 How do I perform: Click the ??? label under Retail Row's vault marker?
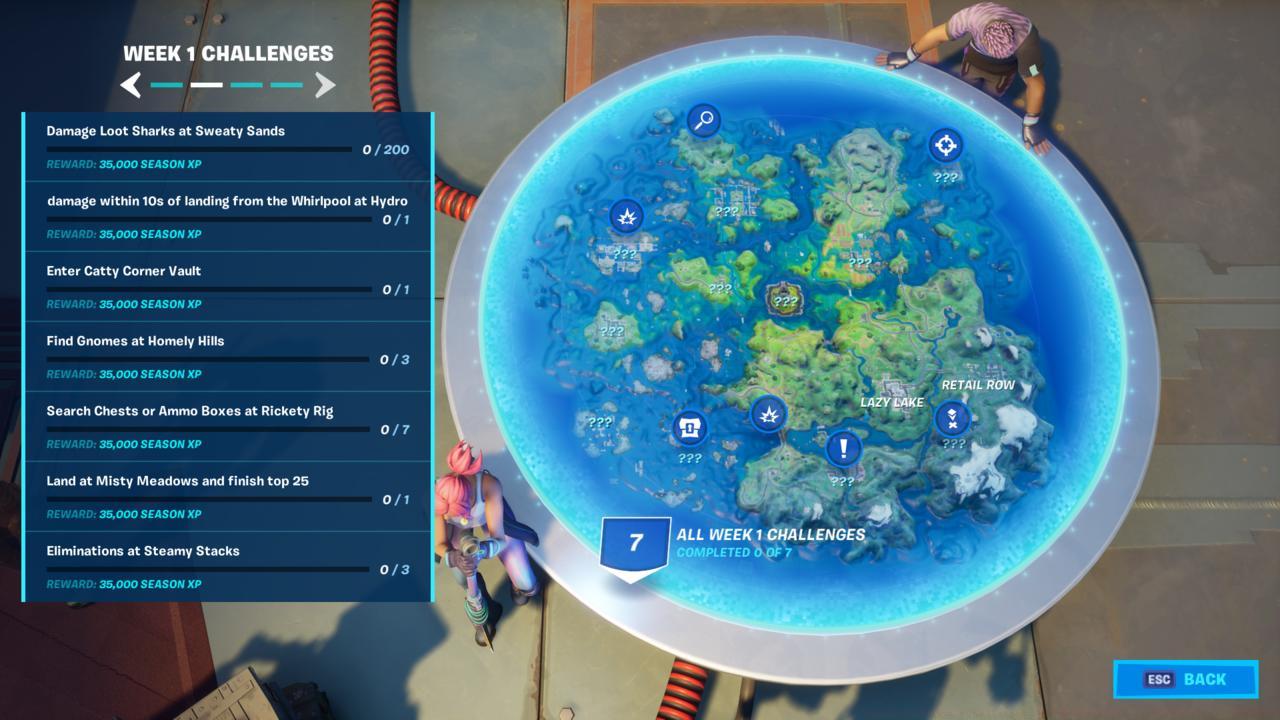(x=952, y=444)
